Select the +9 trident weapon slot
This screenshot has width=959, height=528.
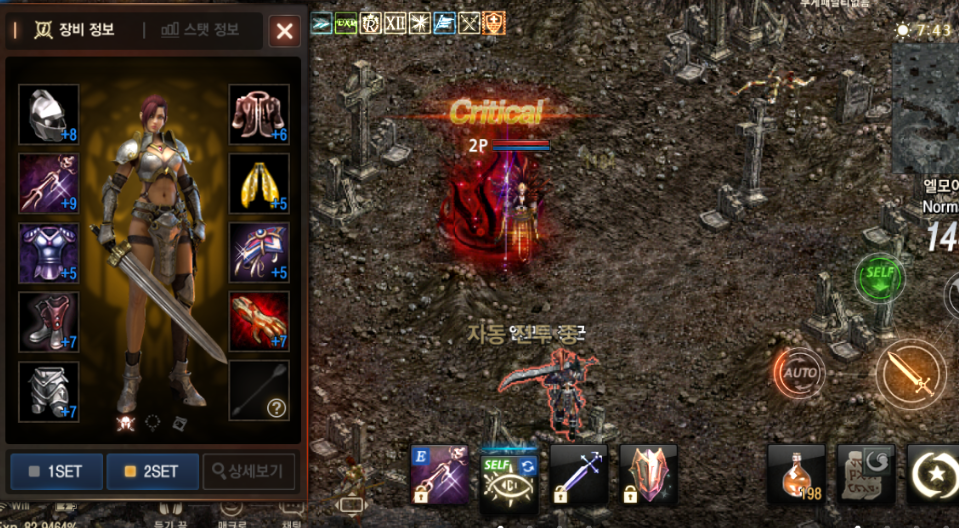pos(48,184)
